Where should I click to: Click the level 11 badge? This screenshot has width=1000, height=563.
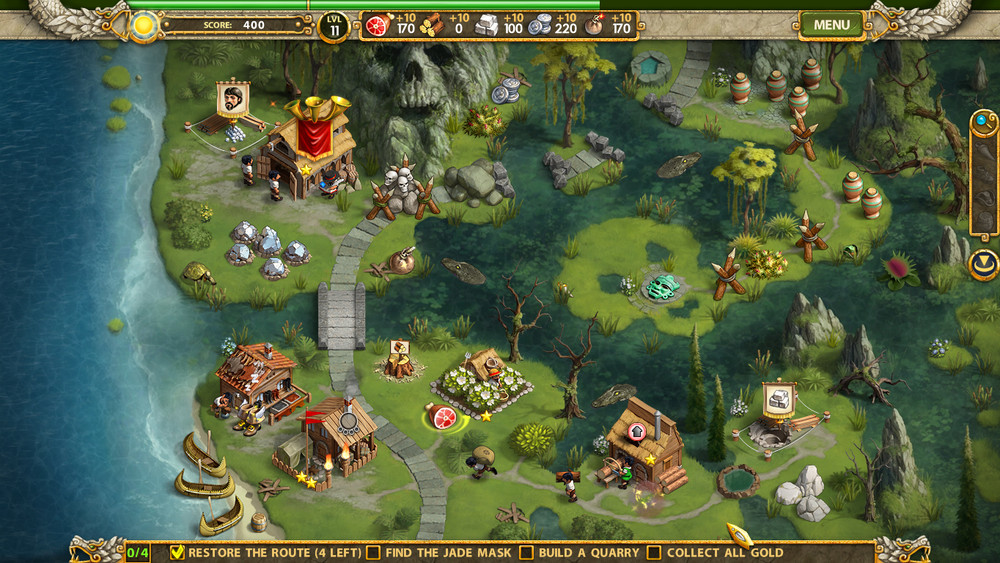(x=334, y=26)
